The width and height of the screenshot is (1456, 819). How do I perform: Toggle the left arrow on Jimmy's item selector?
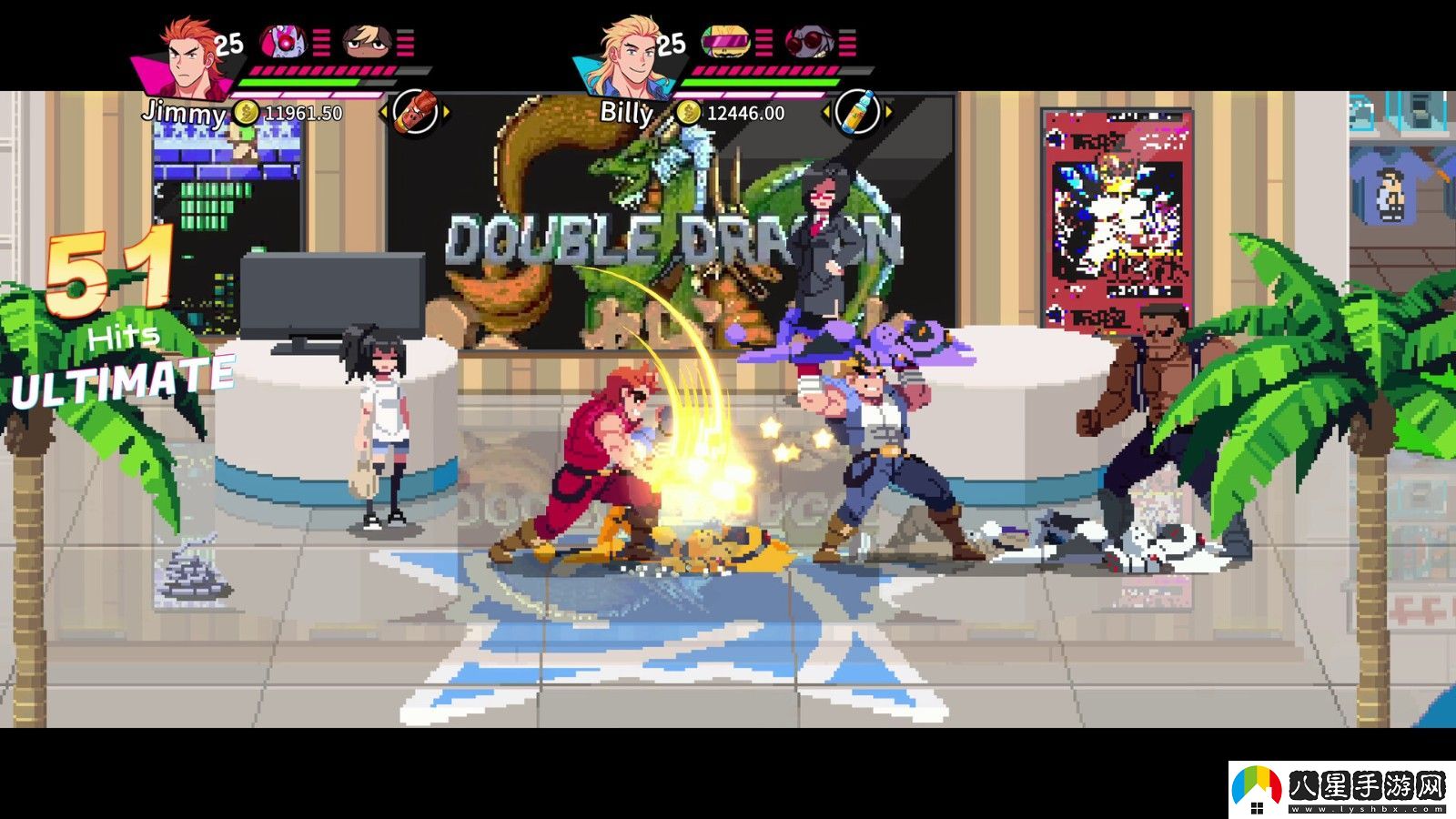tap(386, 112)
